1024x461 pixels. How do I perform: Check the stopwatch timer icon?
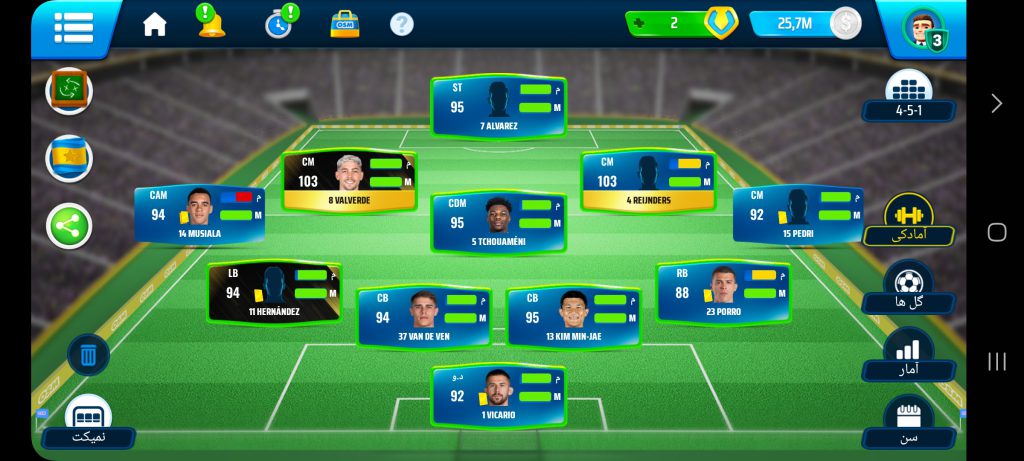[279, 24]
